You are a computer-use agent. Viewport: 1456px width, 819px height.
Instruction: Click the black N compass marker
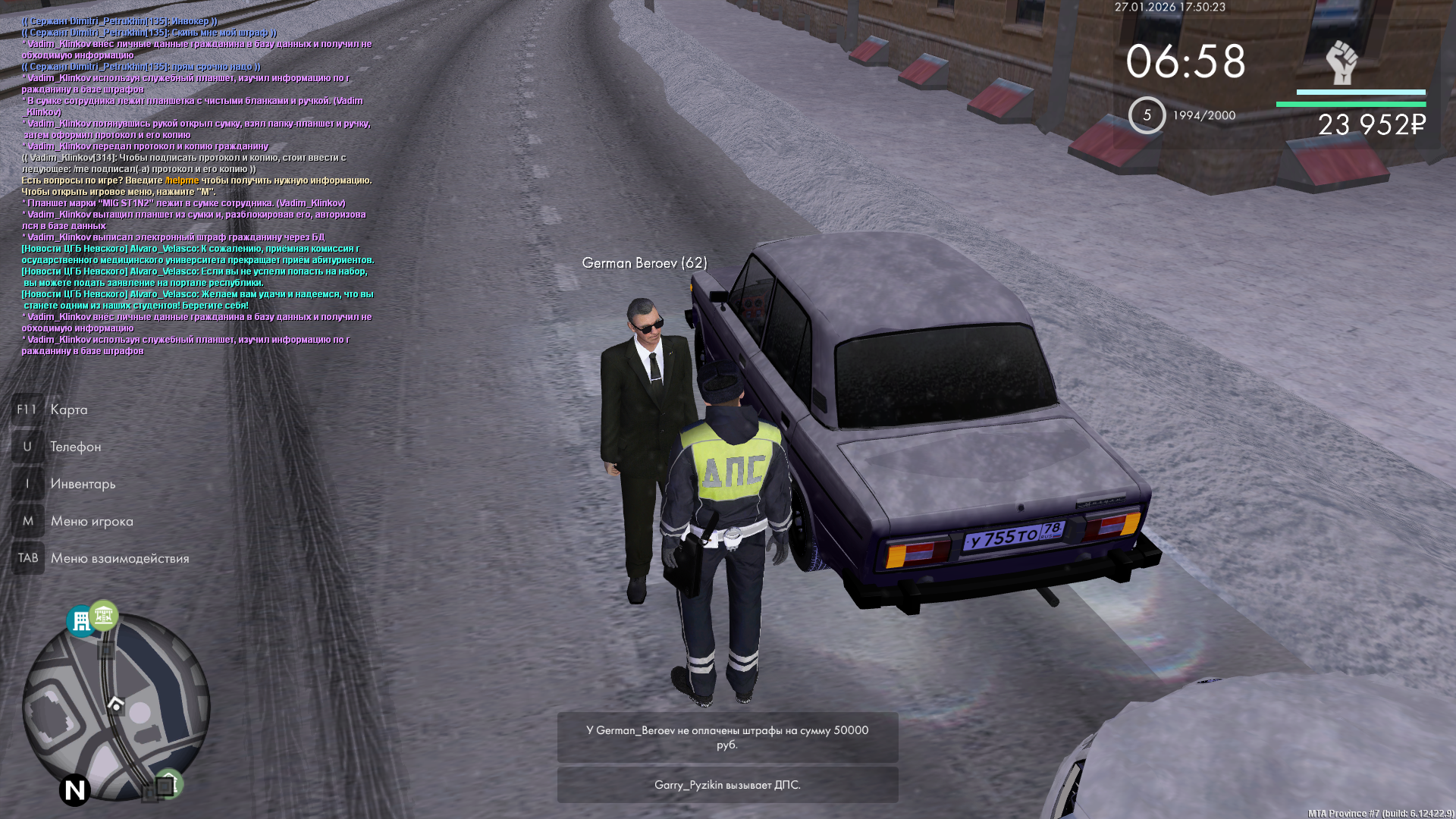[x=74, y=791]
